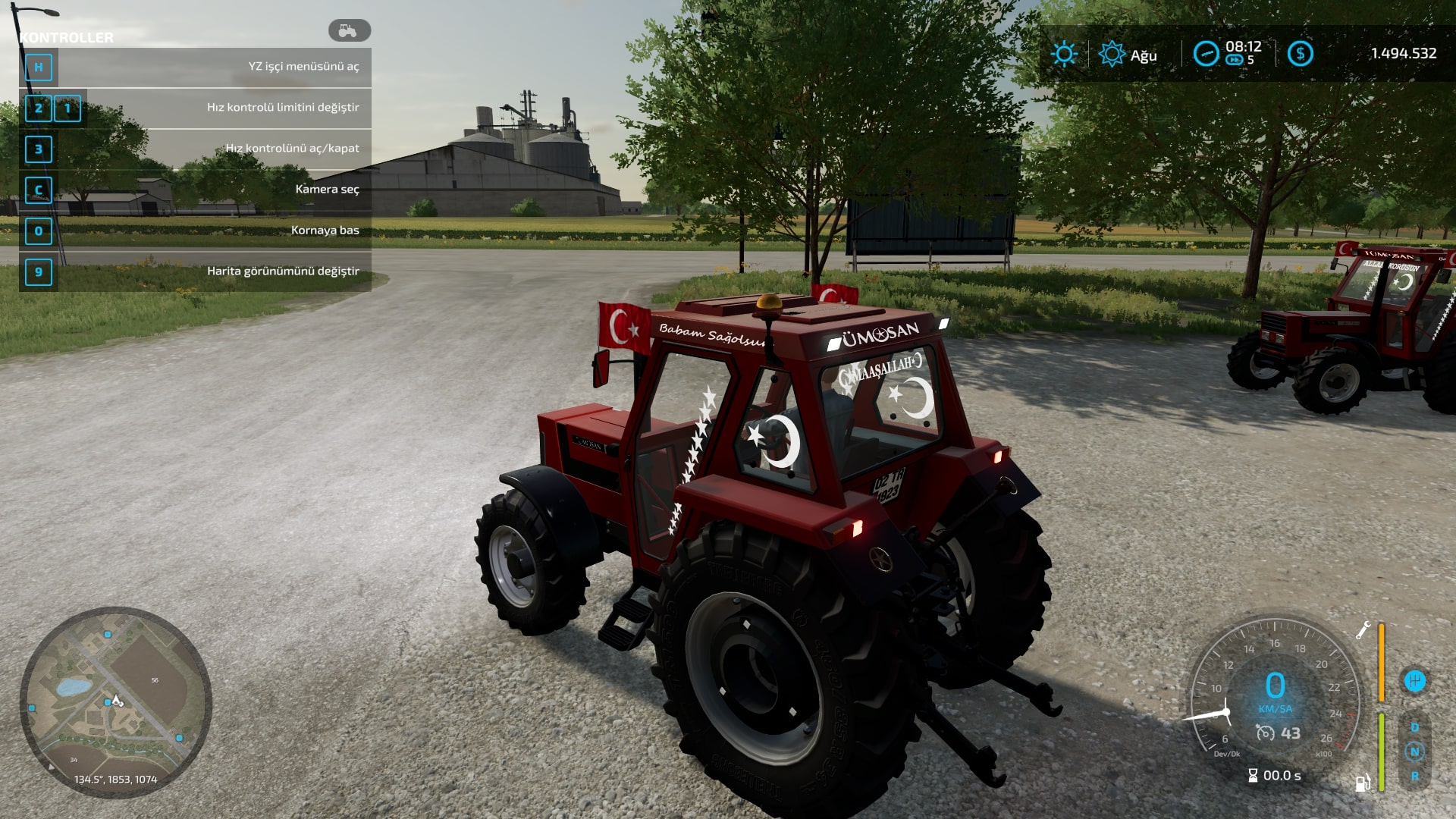The image size is (1456, 819).
Task: Select the fuel pump icon
Action: click(1363, 783)
